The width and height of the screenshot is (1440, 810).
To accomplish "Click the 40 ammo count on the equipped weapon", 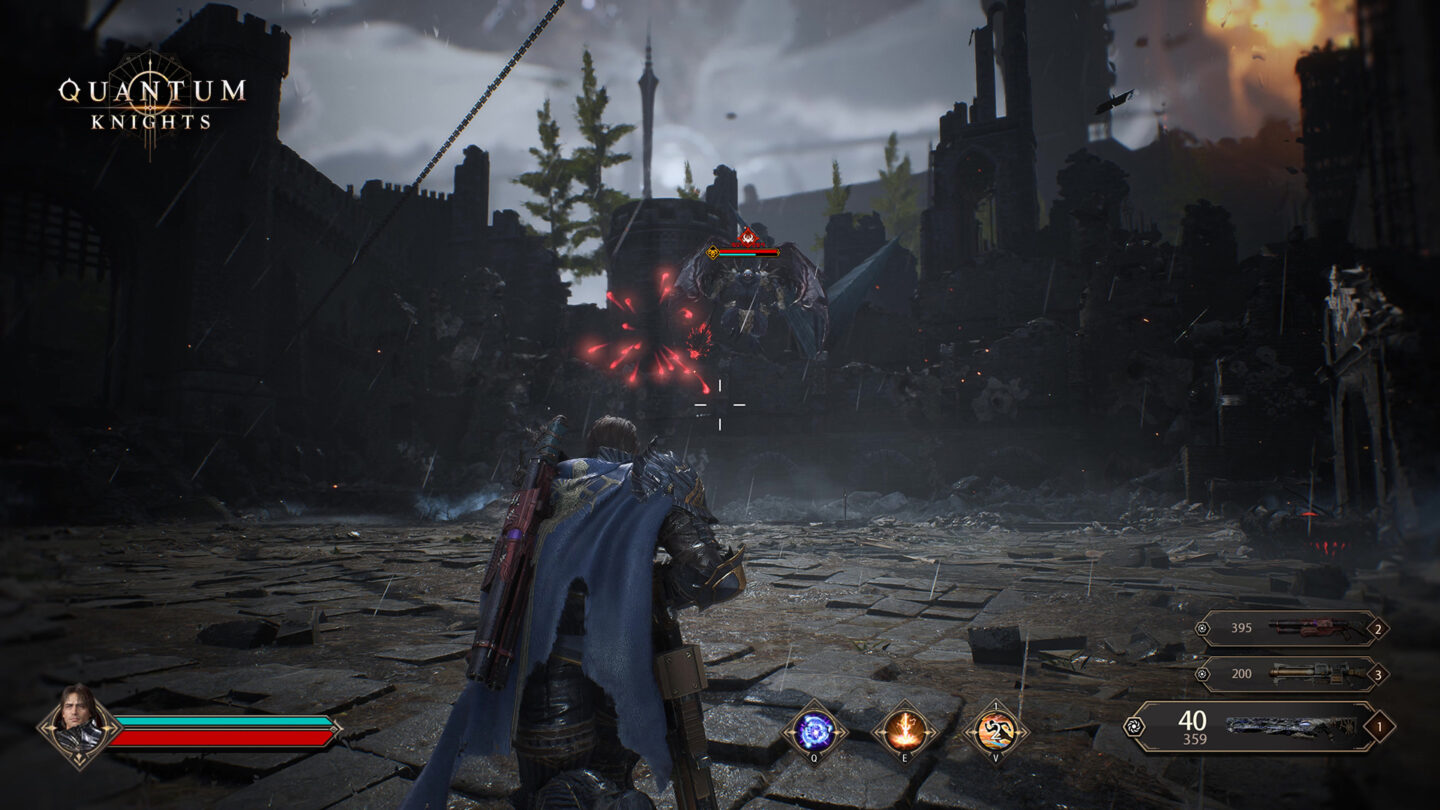I will pos(1191,721).
